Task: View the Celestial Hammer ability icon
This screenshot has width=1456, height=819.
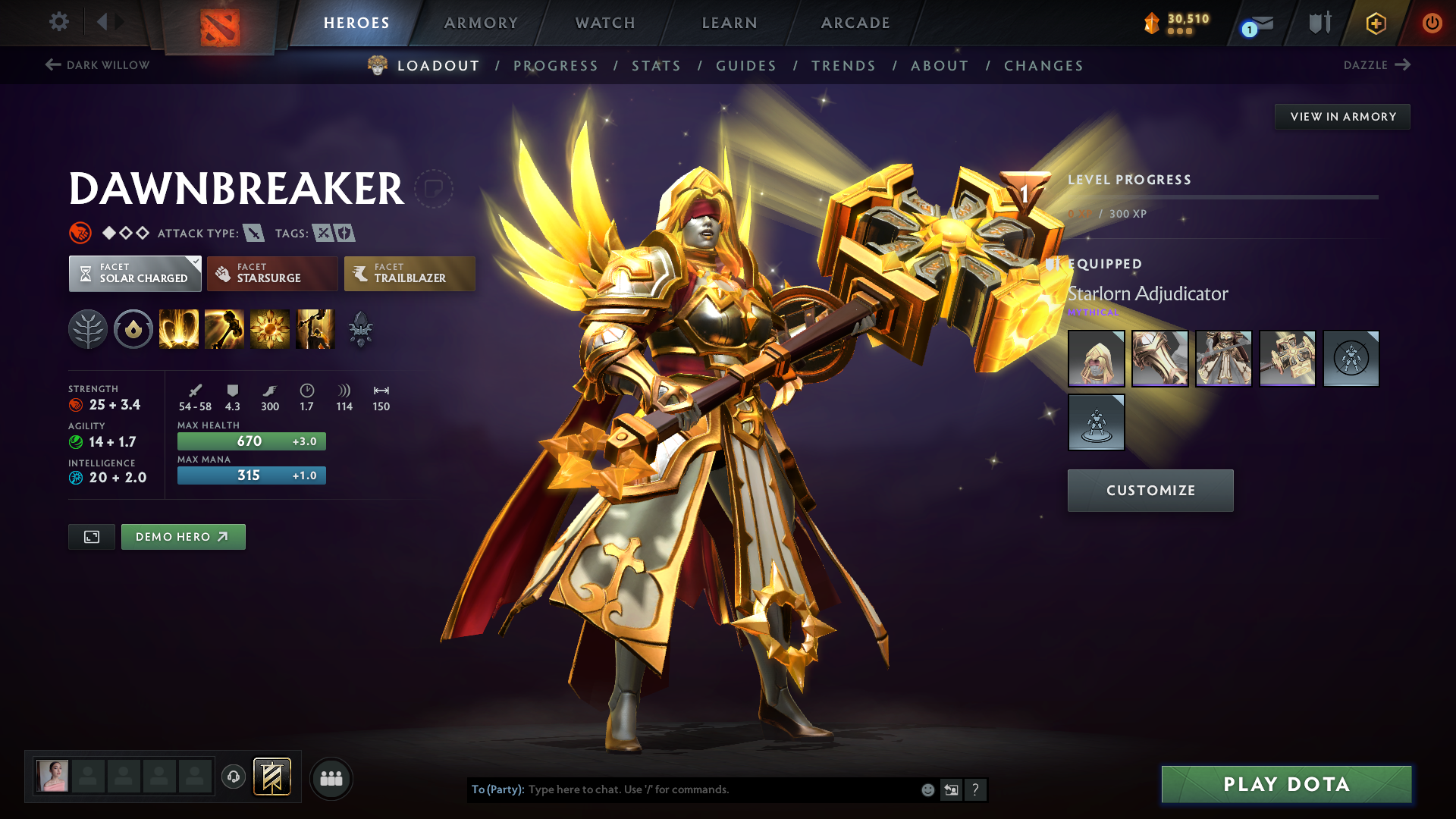Action: [224, 329]
